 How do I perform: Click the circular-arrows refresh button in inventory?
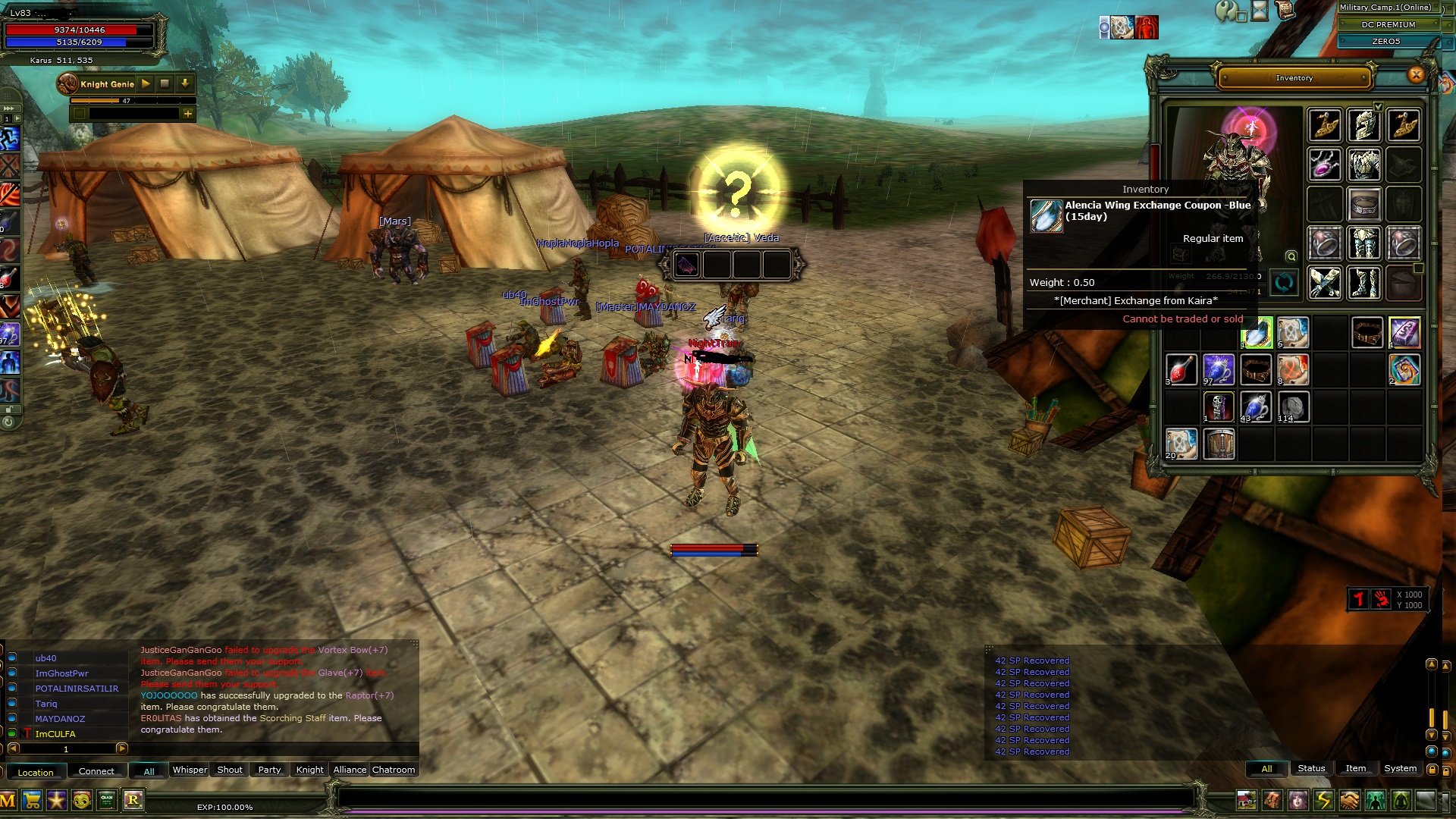[x=1284, y=284]
